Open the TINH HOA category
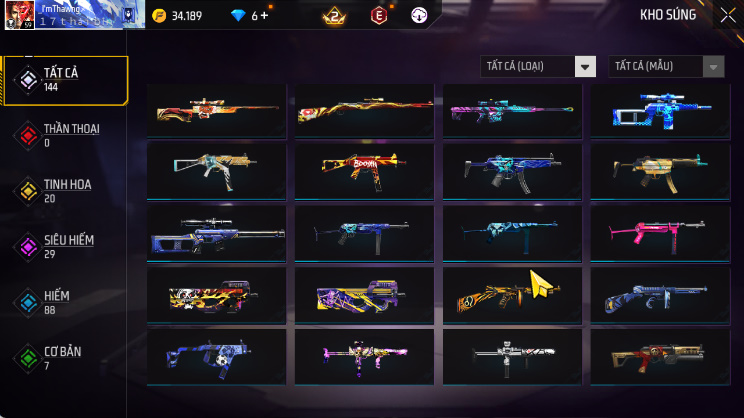Viewport: 744px width, 418px height. 65,190
